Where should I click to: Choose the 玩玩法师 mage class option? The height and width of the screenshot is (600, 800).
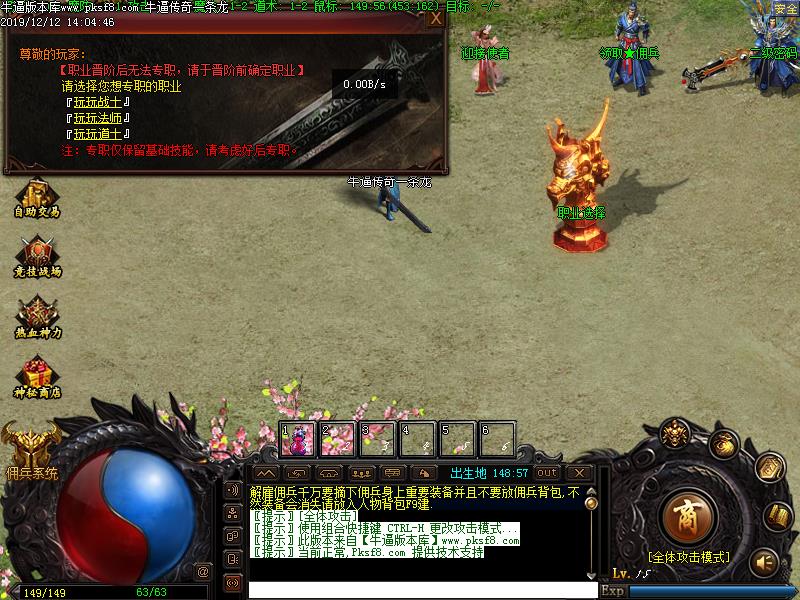pos(100,119)
